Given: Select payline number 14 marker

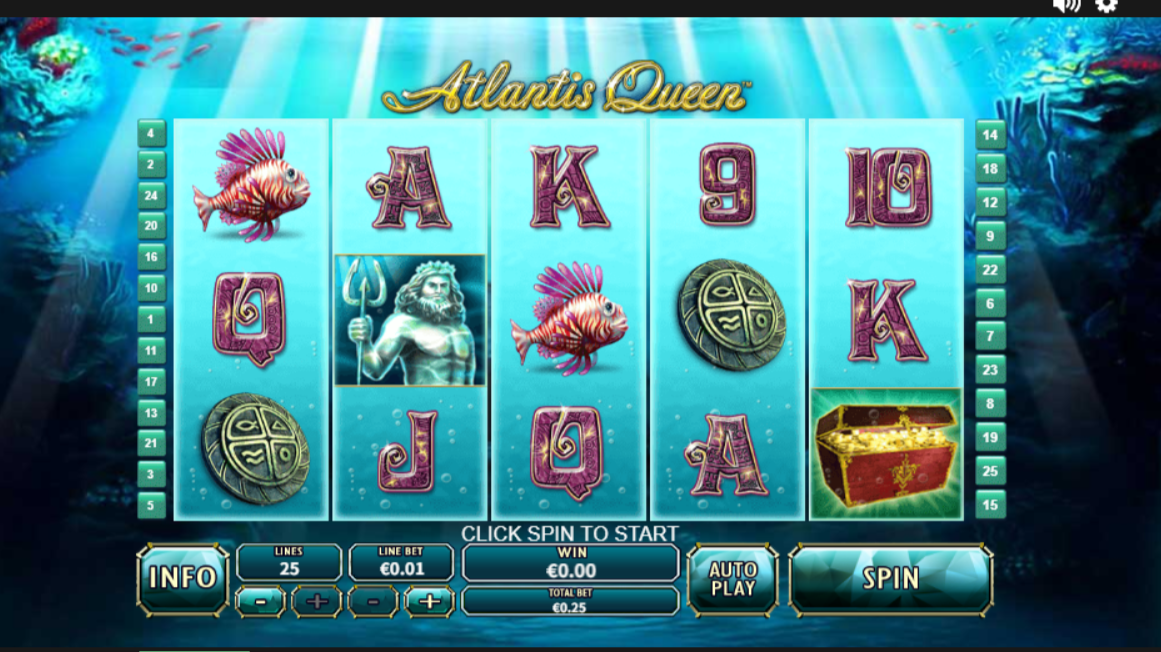Looking at the screenshot, I should point(990,135).
